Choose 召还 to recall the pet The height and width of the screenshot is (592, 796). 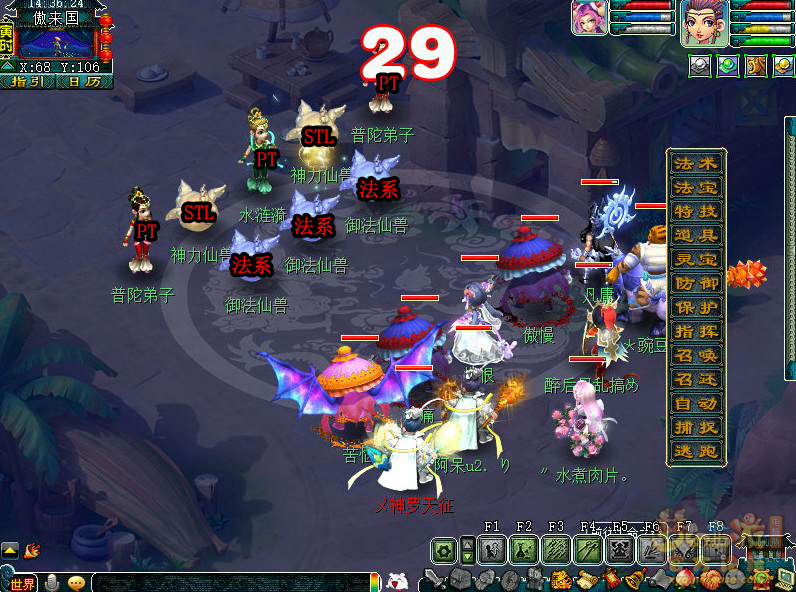tap(696, 379)
